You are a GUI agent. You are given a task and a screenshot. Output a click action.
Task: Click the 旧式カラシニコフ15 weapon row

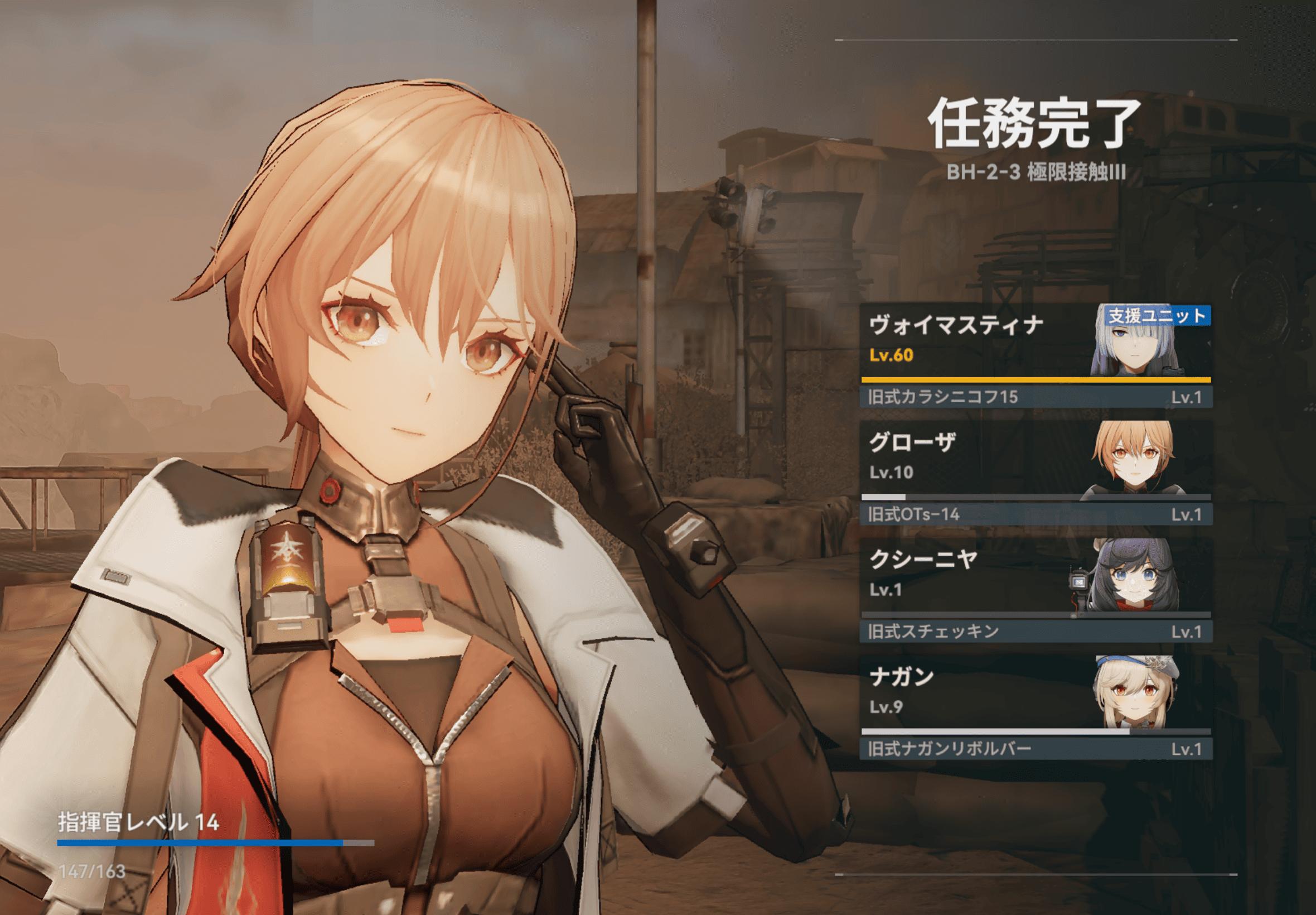(x=1036, y=397)
